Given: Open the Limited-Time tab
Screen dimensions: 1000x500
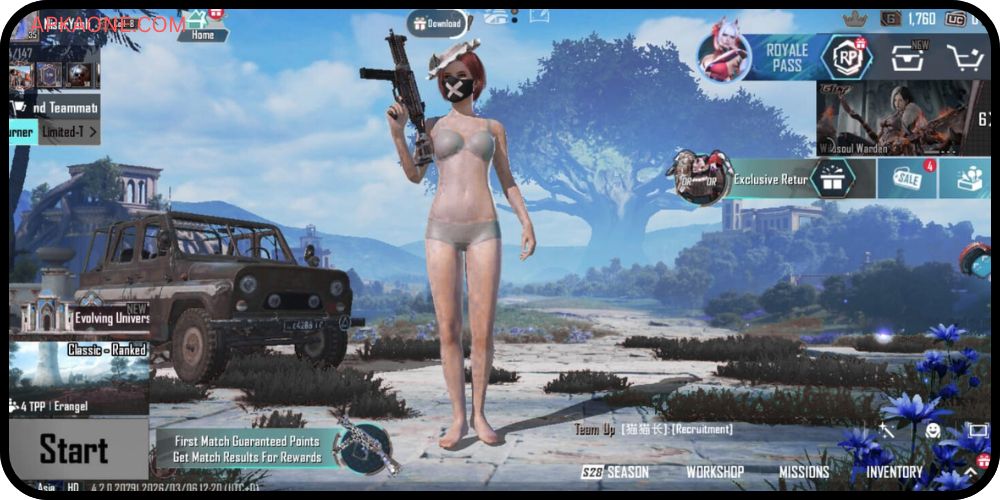Looking at the screenshot, I should pos(68,132).
